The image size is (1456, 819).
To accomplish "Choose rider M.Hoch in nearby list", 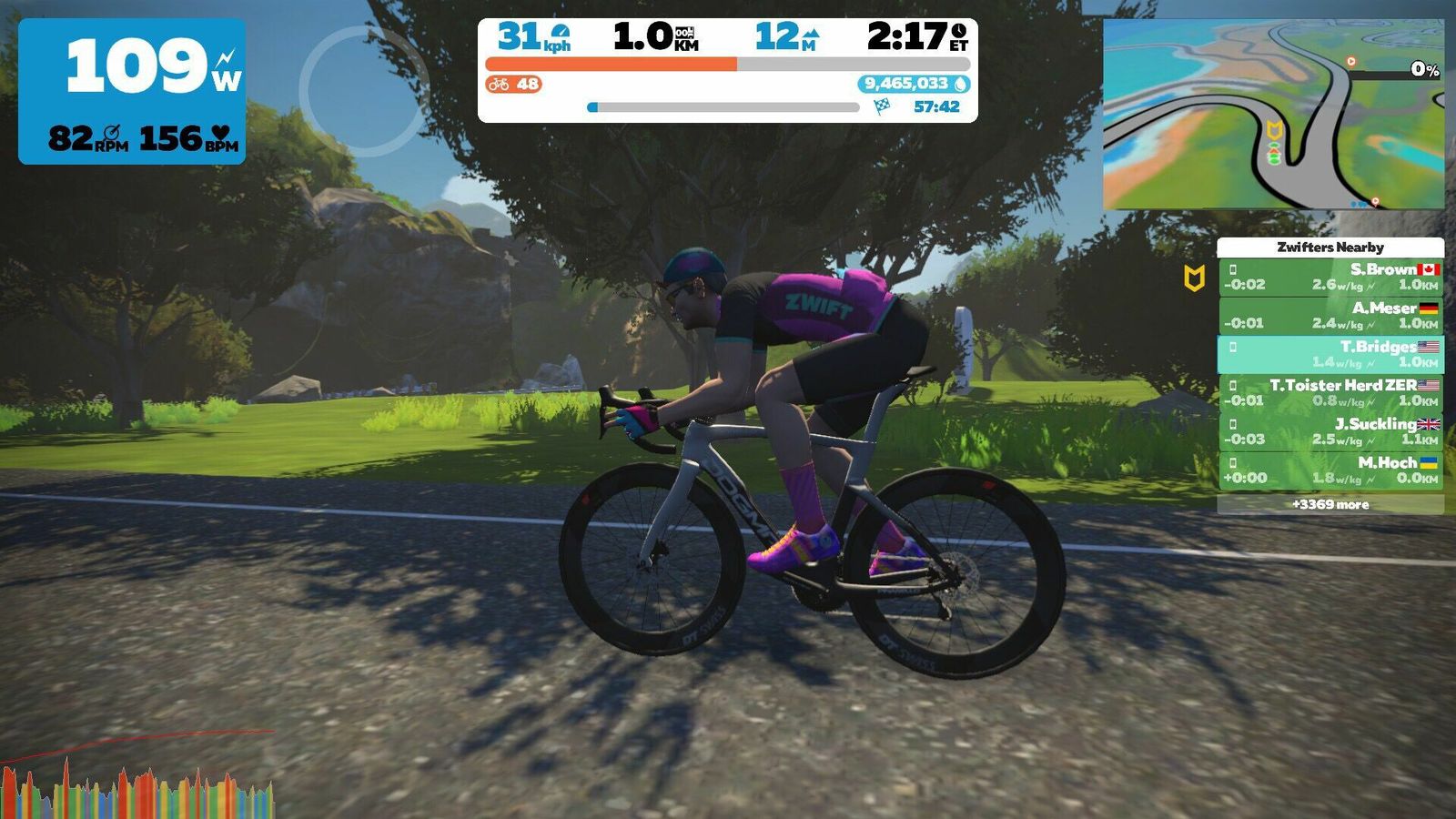I will (1330, 470).
